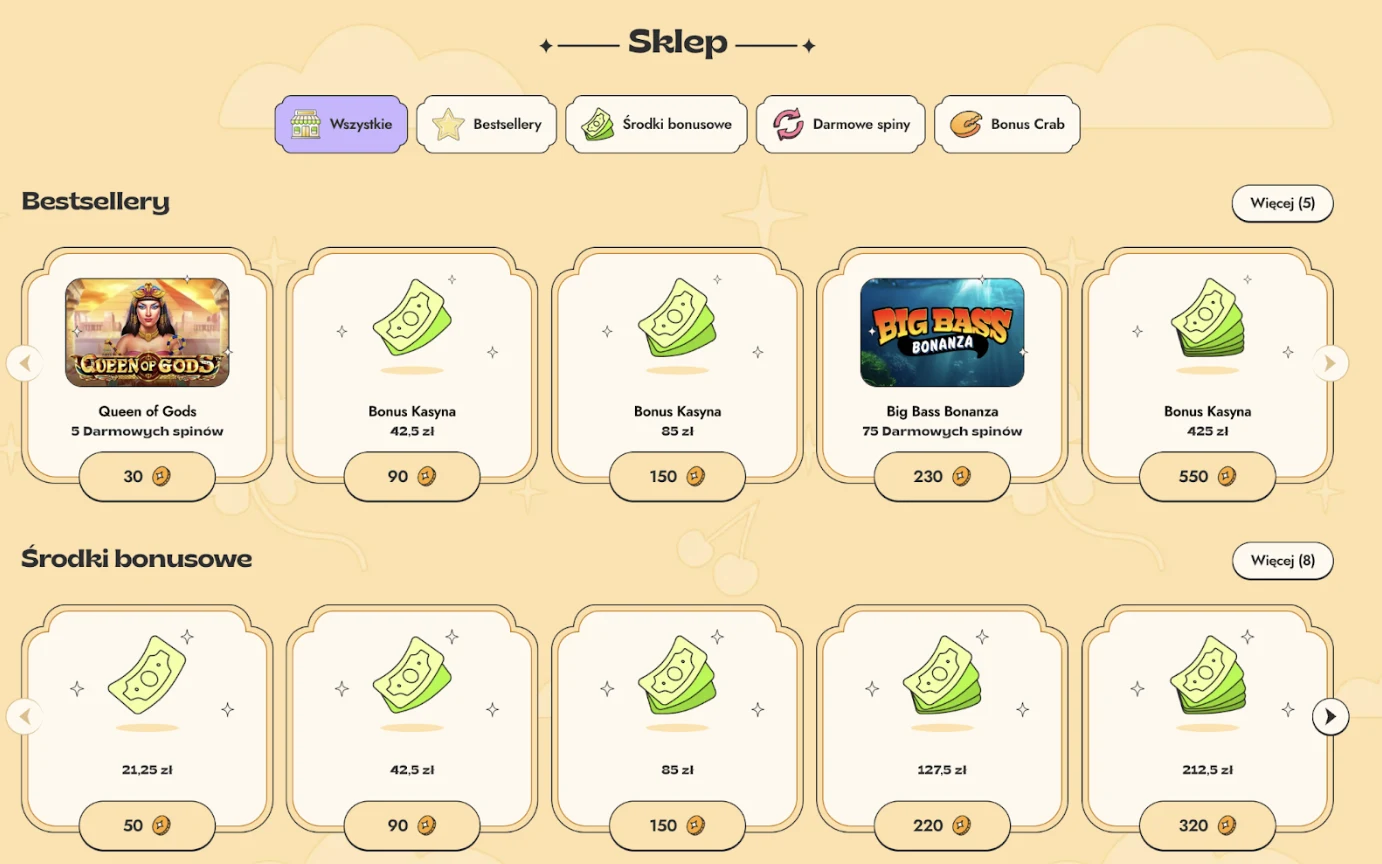Show the Darmowe spiny category
Screen dimensions: 1382x864
click(x=840, y=125)
